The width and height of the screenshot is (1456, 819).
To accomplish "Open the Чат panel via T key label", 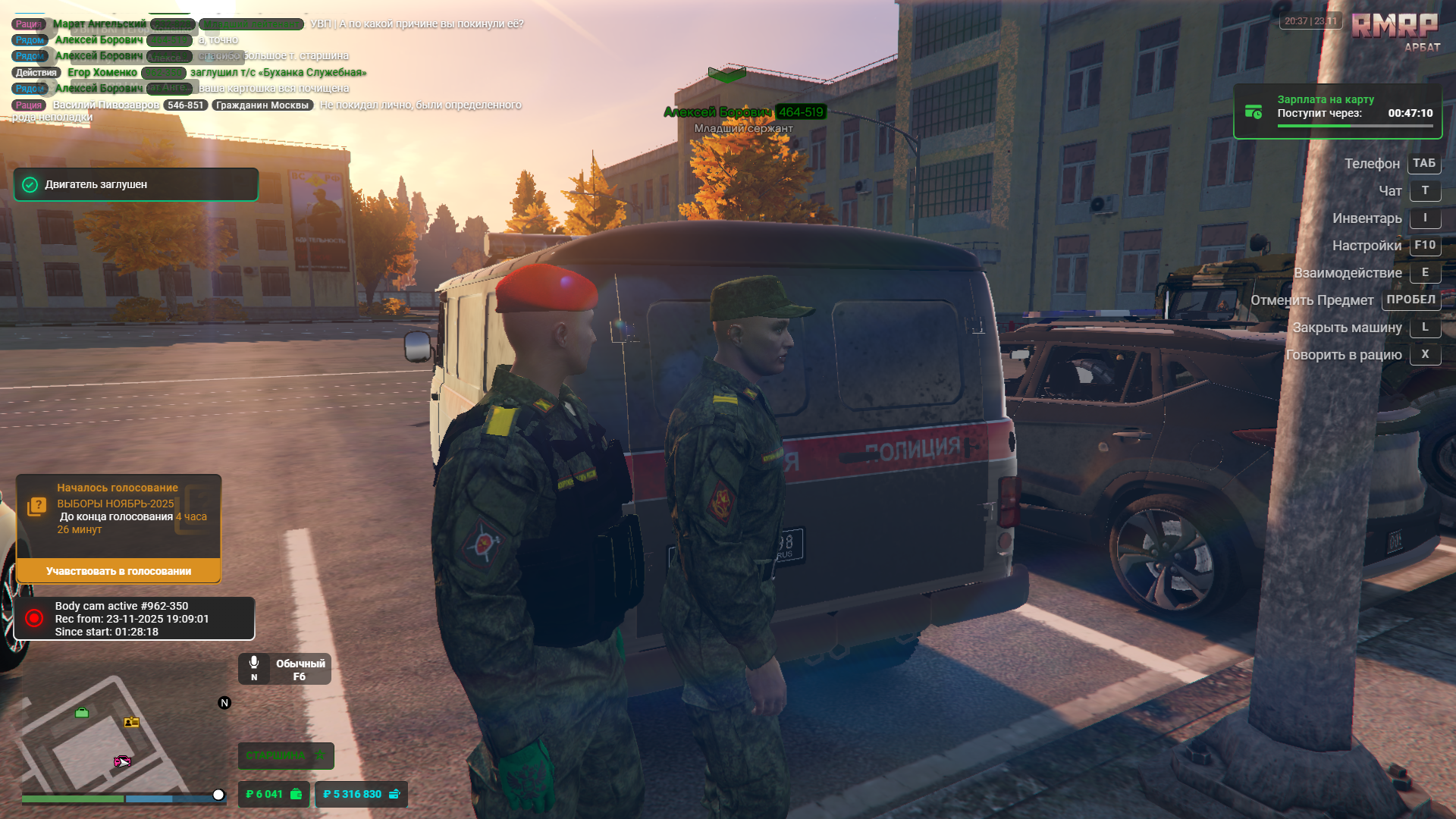I will [1426, 190].
